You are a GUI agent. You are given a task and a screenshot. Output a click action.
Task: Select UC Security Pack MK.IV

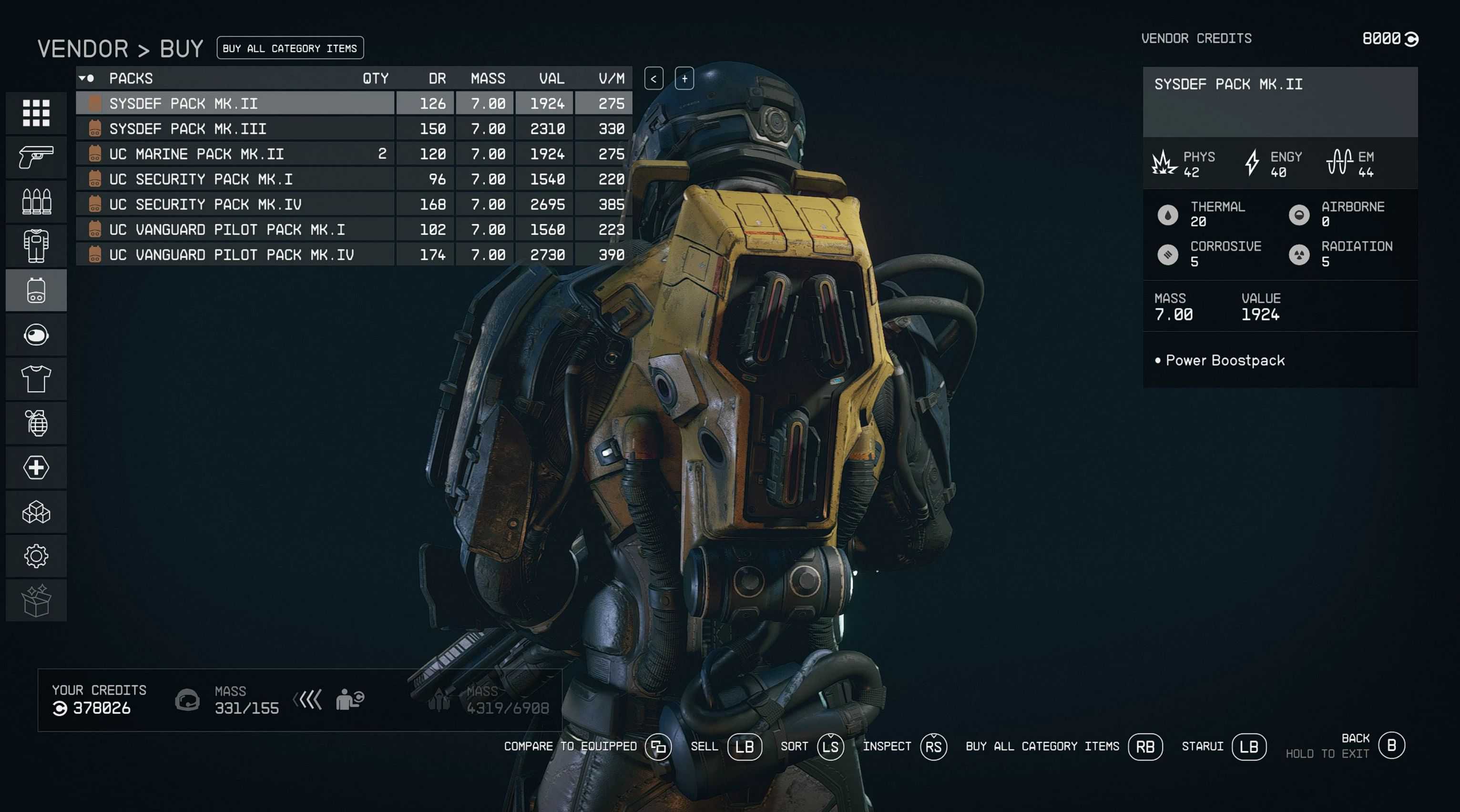[x=235, y=204]
